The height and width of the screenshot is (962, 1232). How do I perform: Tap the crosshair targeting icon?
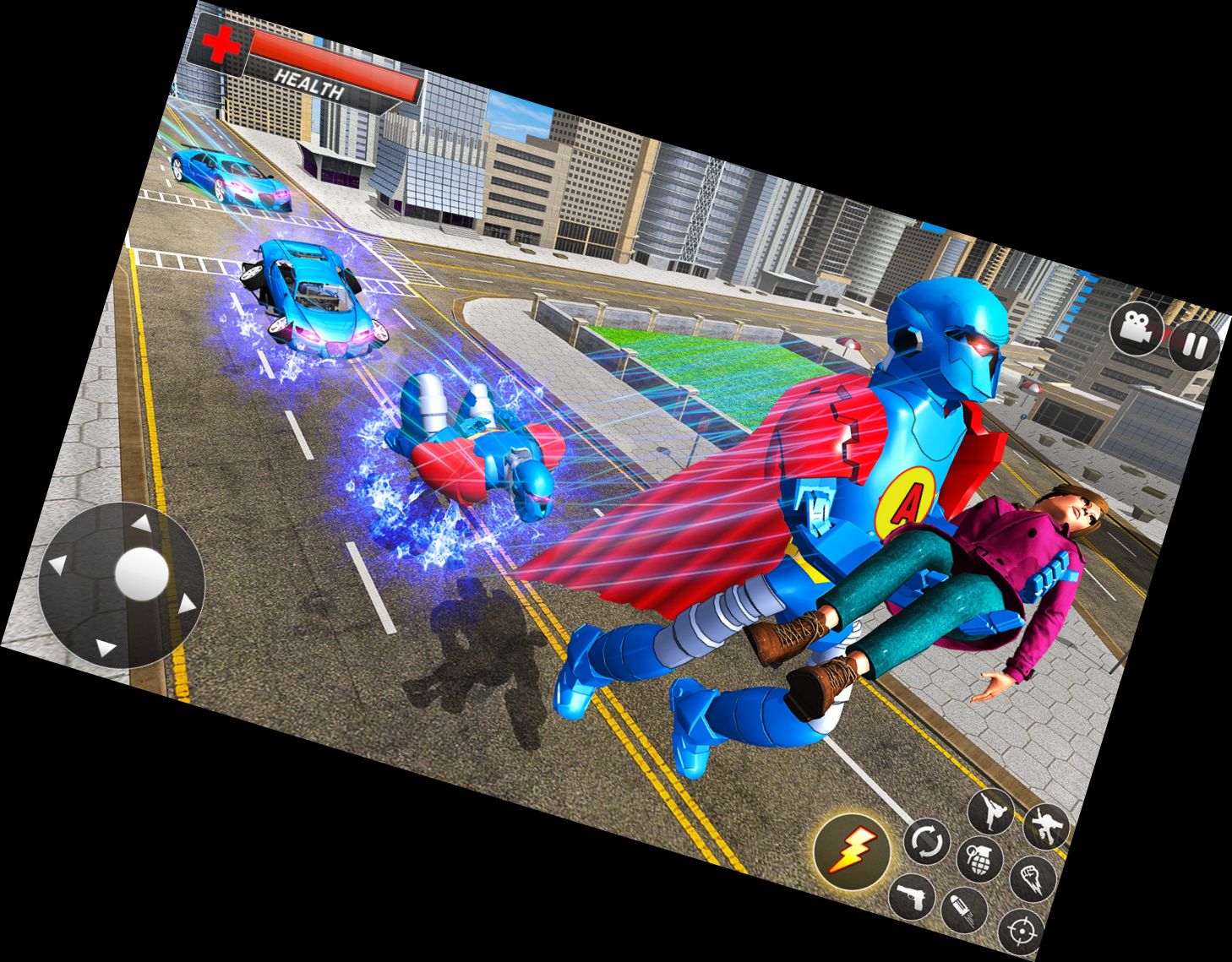[x=1021, y=927]
